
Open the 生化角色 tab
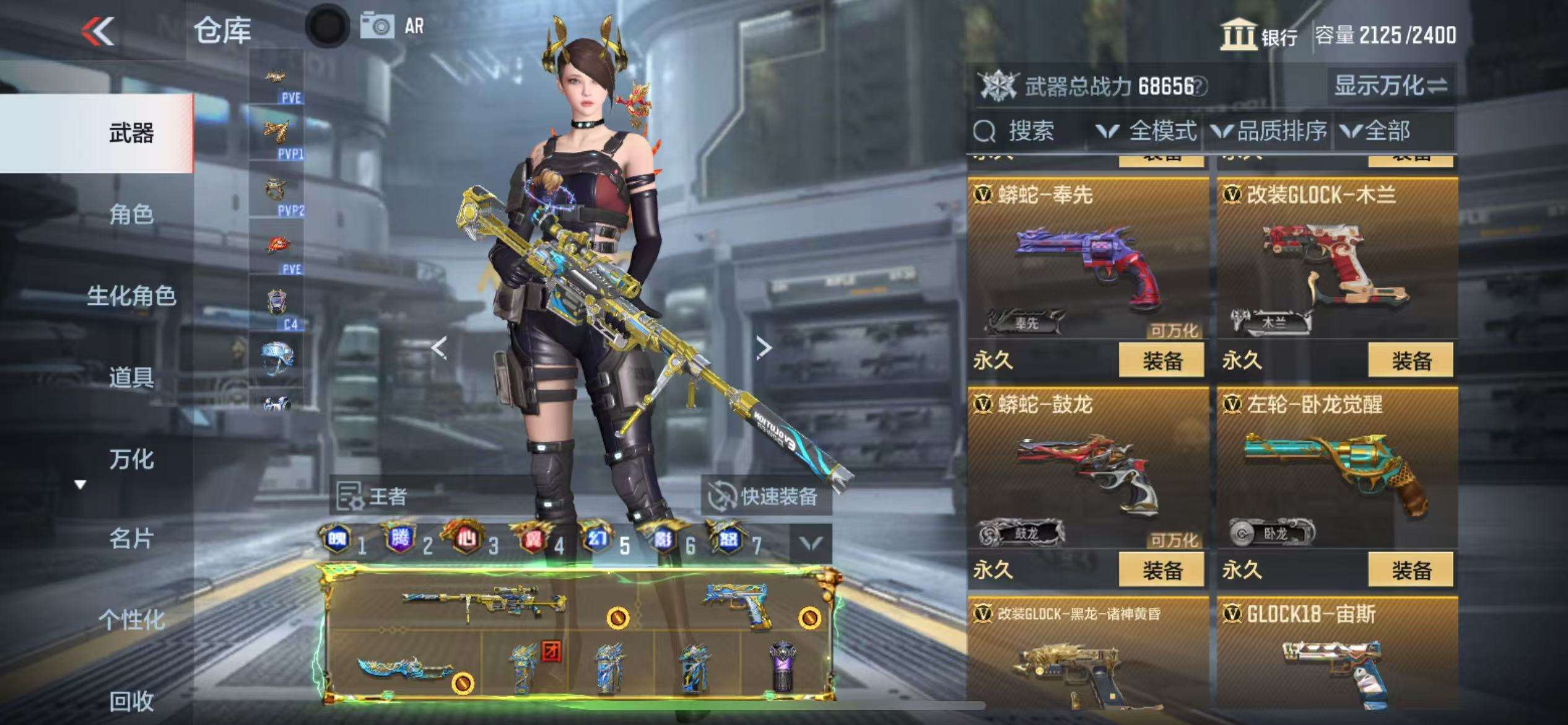click(x=131, y=296)
